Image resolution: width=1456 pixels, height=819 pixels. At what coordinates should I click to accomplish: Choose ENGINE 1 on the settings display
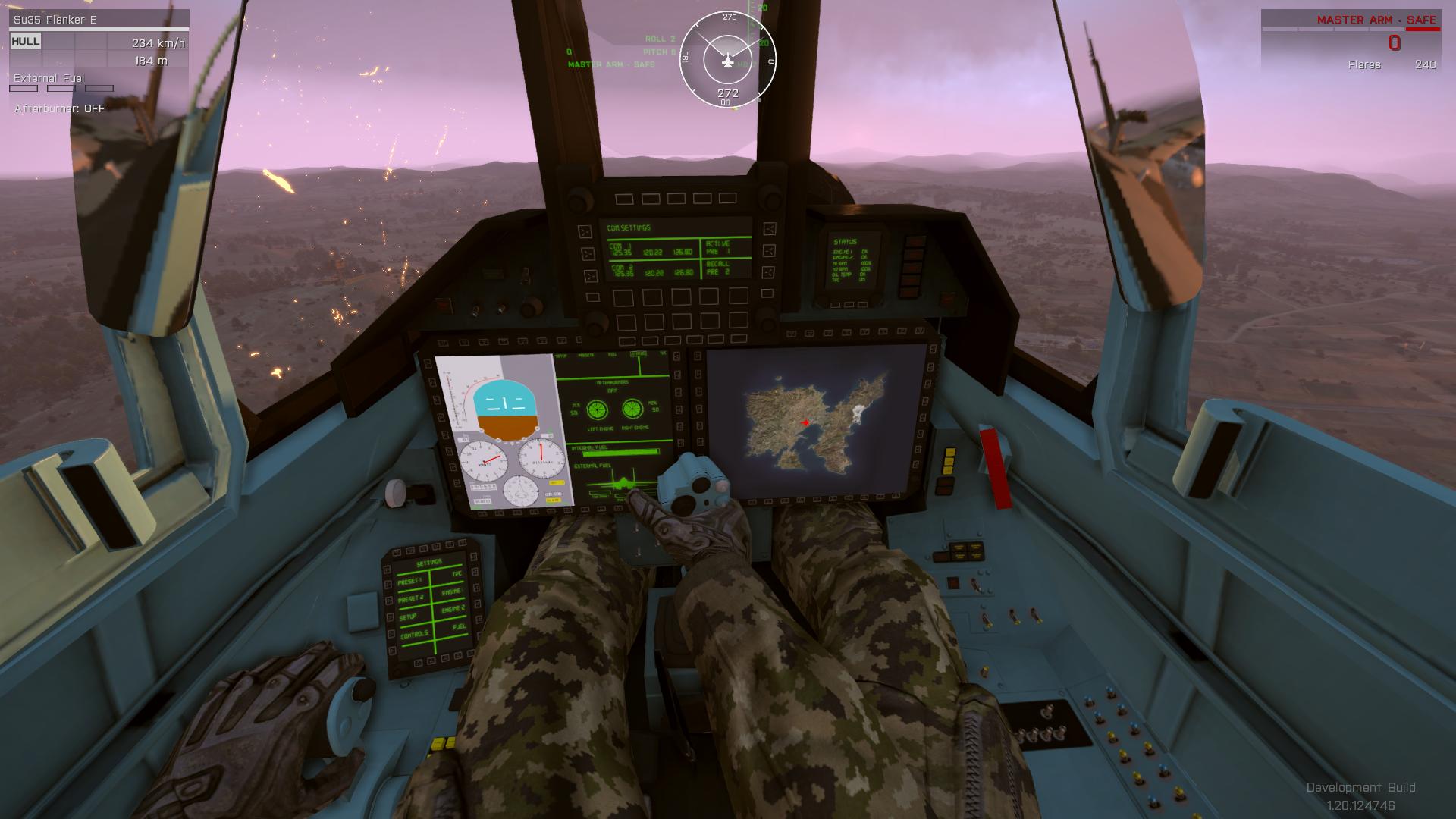[453, 591]
